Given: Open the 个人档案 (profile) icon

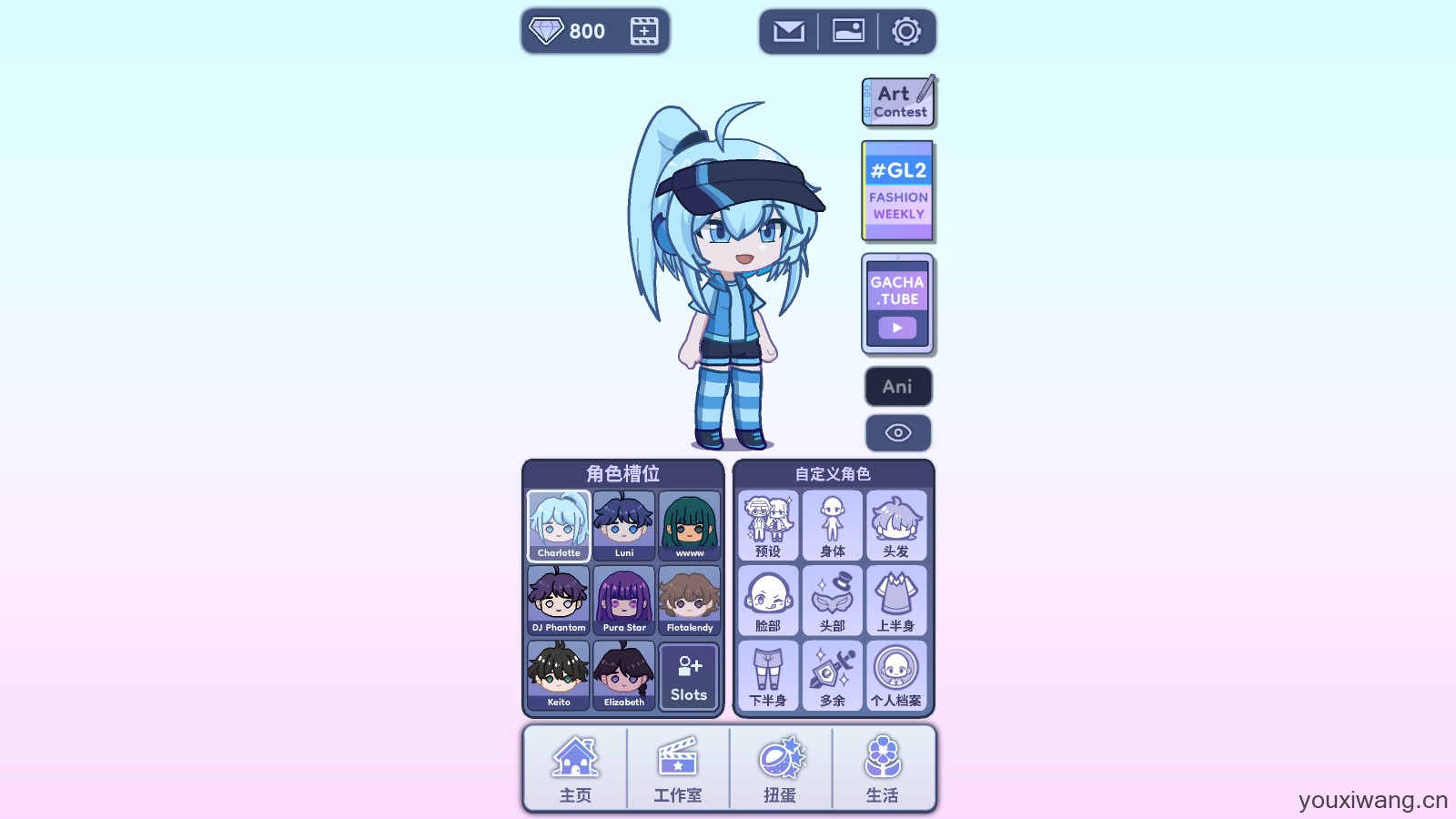Looking at the screenshot, I should 897,675.
